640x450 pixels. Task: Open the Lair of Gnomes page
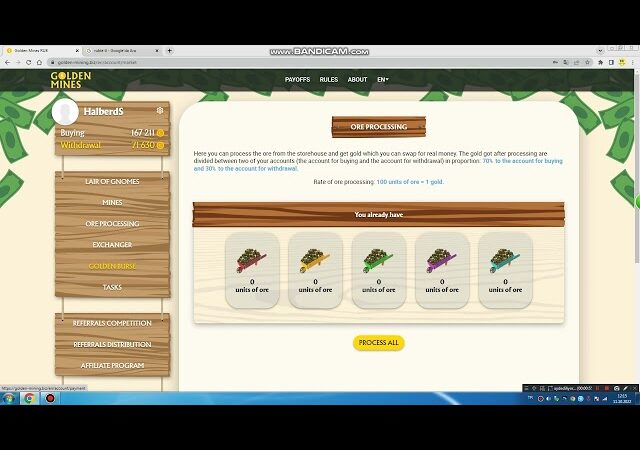click(x=112, y=181)
